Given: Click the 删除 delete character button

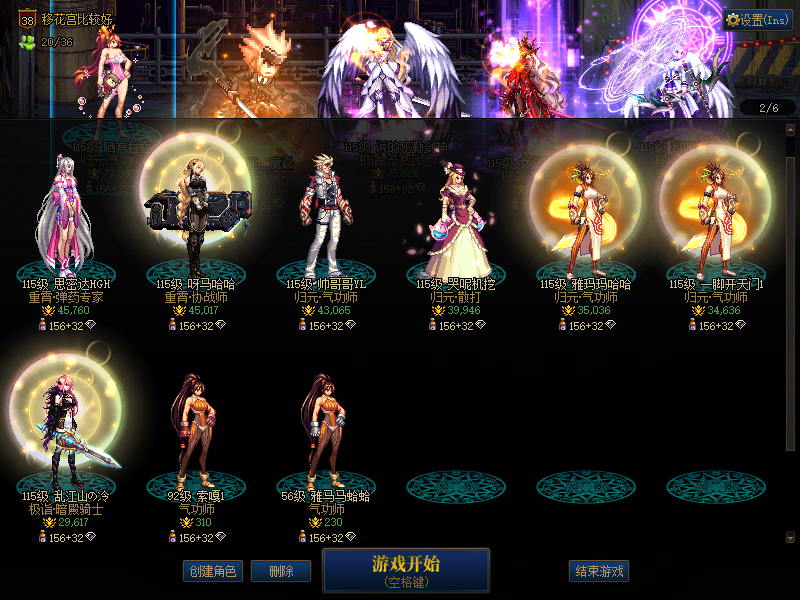Looking at the screenshot, I should [x=281, y=571].
